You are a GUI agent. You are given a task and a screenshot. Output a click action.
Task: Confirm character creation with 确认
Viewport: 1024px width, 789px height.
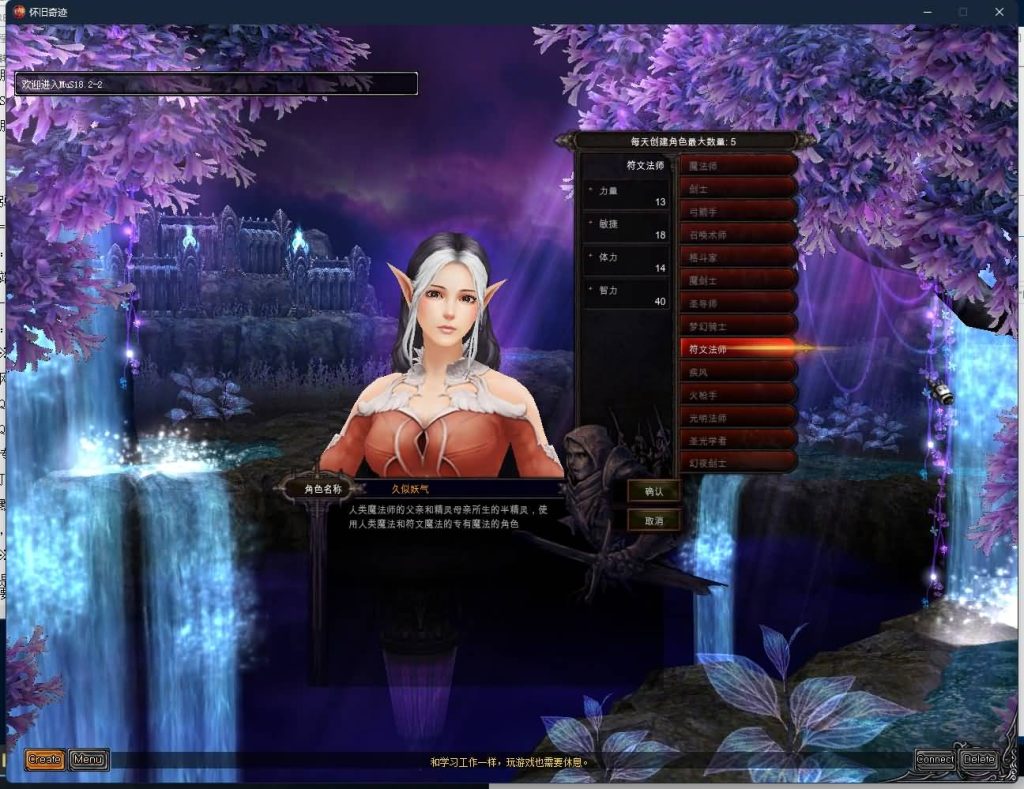pyautogui.click(x=654, y=491)
